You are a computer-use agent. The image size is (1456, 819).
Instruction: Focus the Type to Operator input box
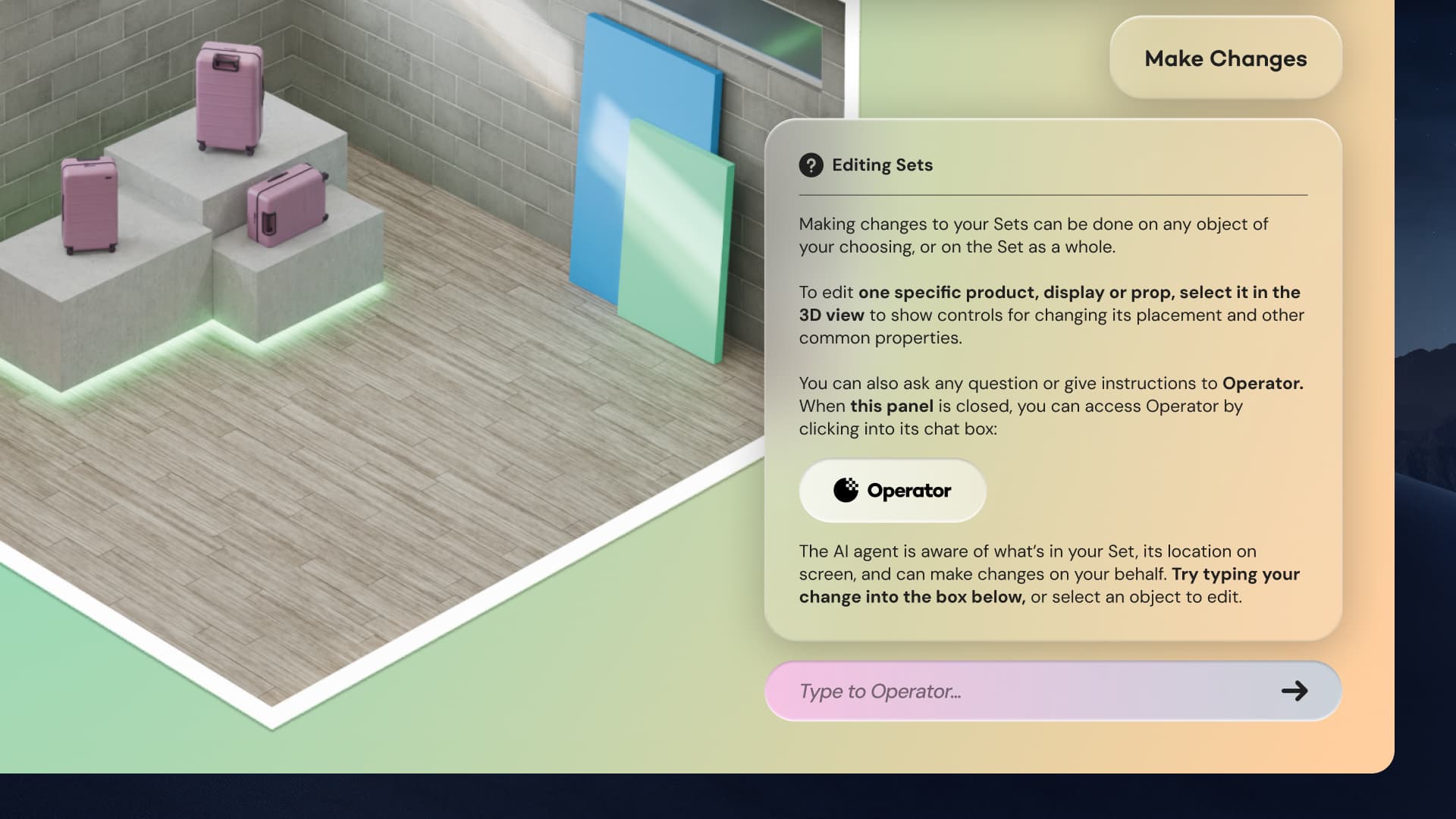pos(1024,691)
